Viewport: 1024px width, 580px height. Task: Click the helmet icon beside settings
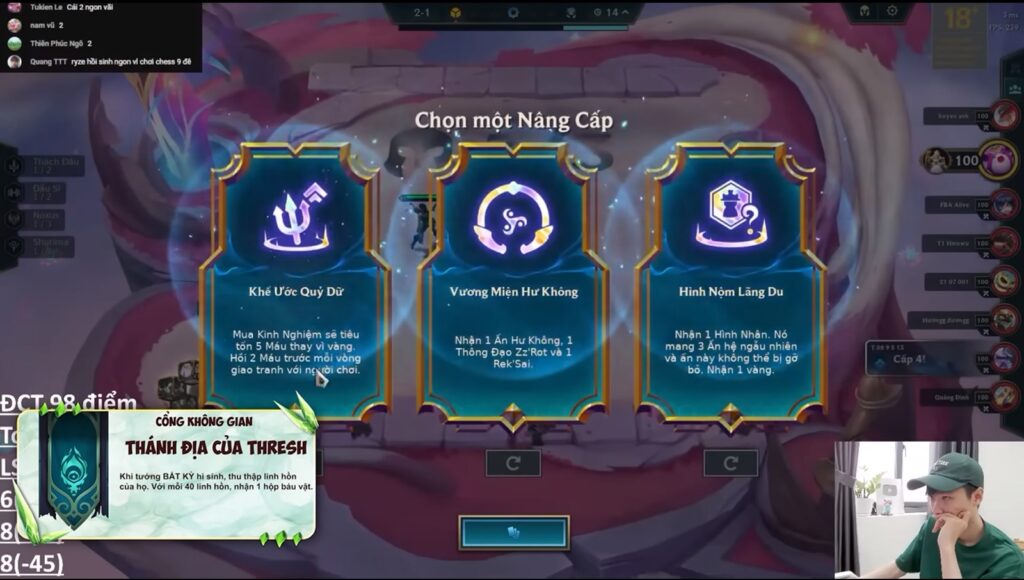point(862,12)
